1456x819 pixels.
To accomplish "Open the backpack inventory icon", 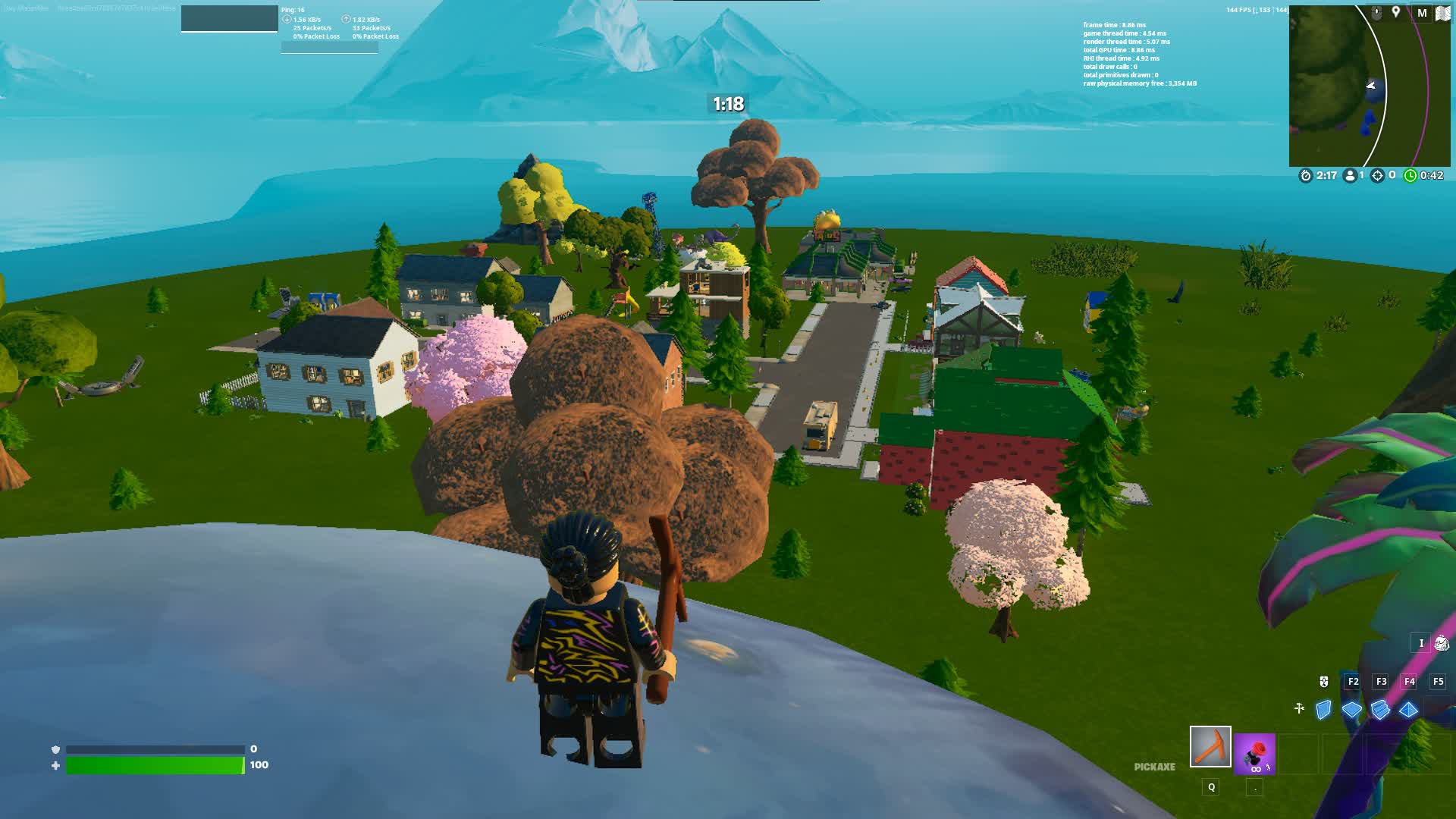I will [1441, 643].
